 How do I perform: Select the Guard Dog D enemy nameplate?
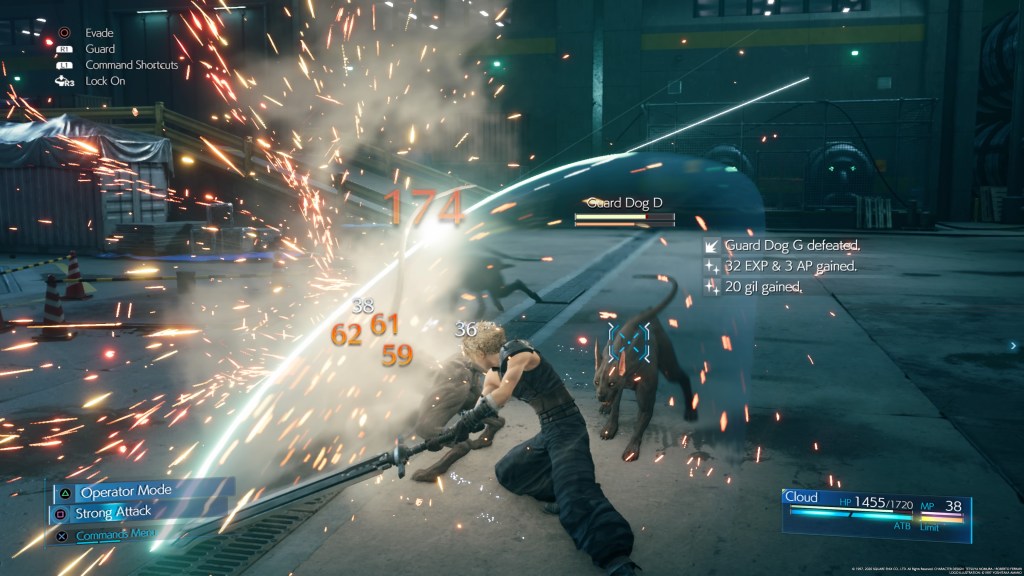tap(624, 203)
